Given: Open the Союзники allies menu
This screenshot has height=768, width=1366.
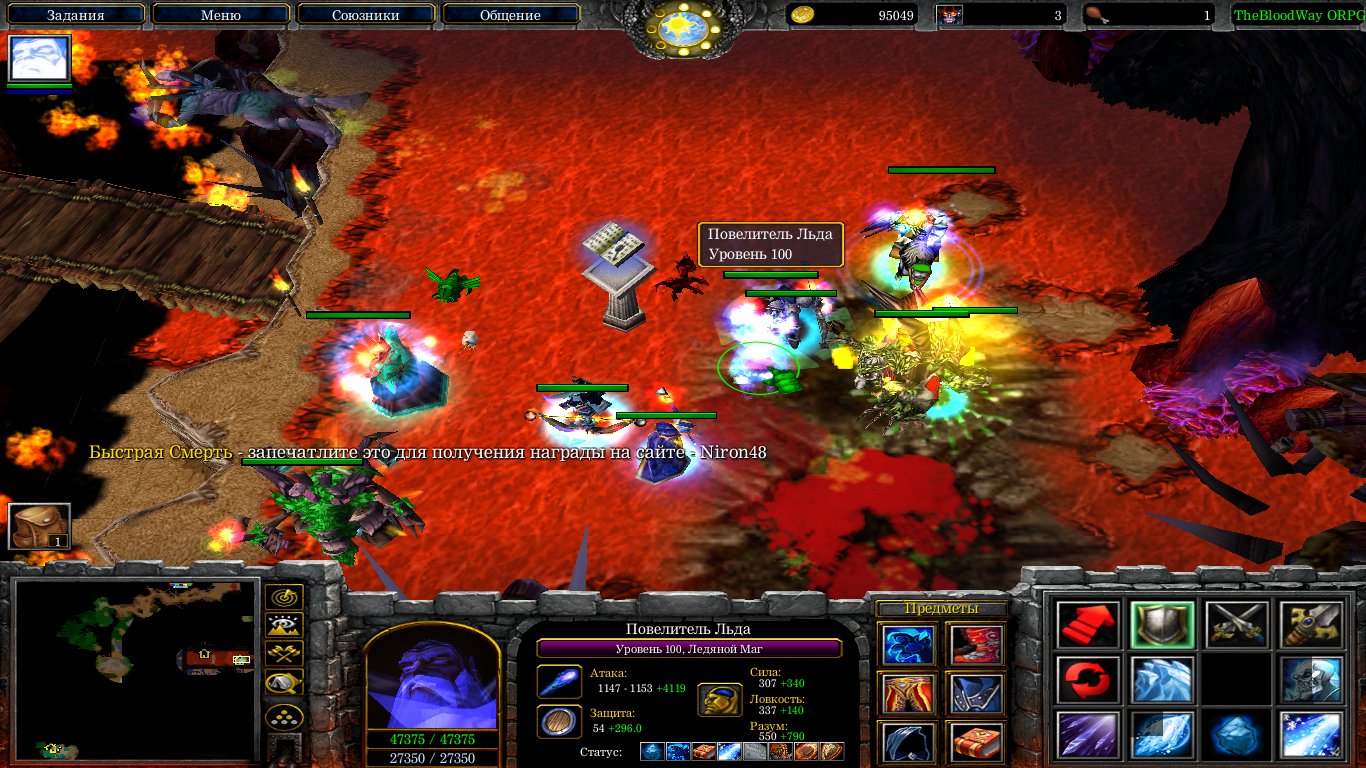Looking at the screenshot, I should [x=364, y=15].
